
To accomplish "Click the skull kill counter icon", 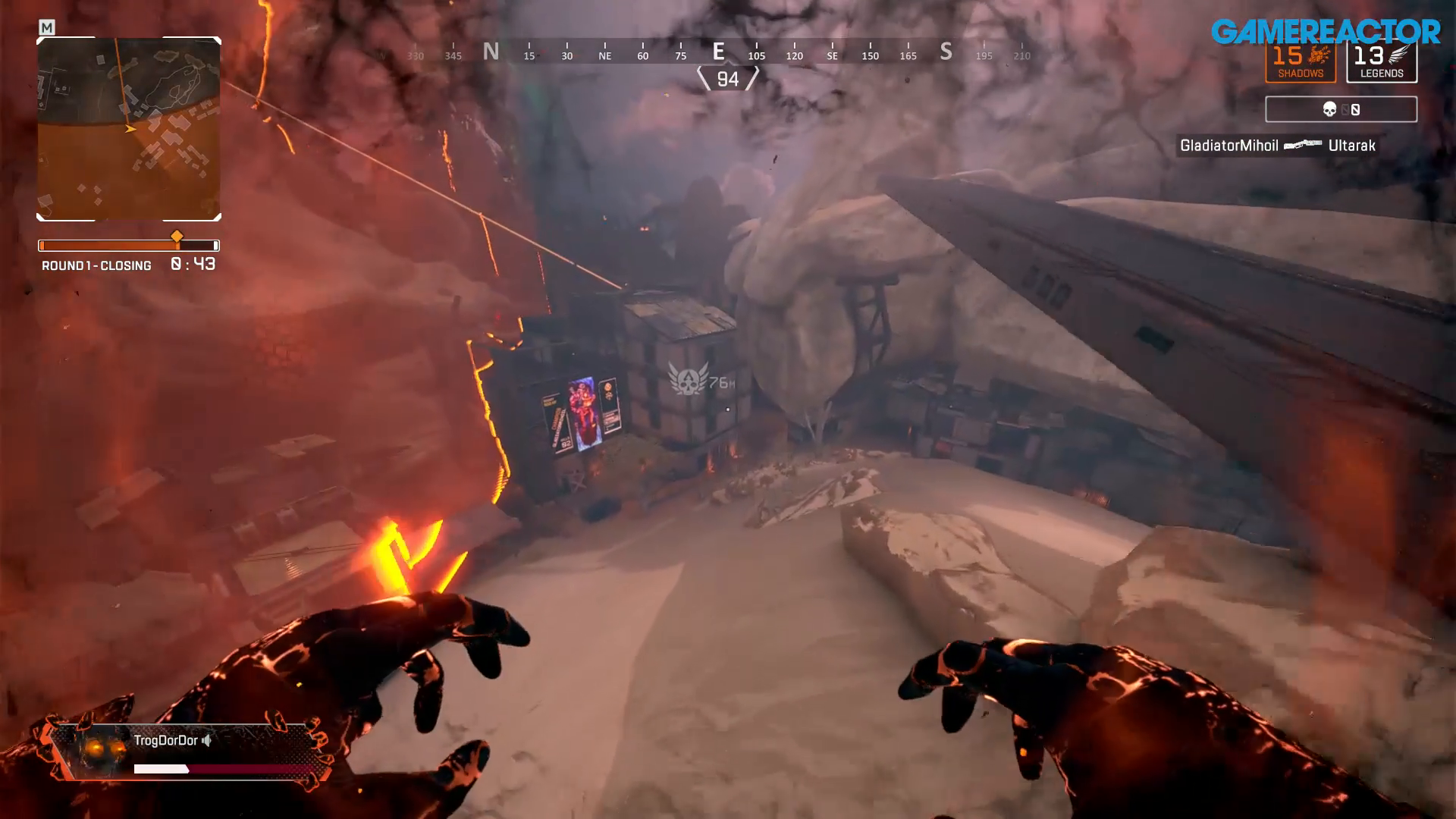I will tap(1330, 109).
